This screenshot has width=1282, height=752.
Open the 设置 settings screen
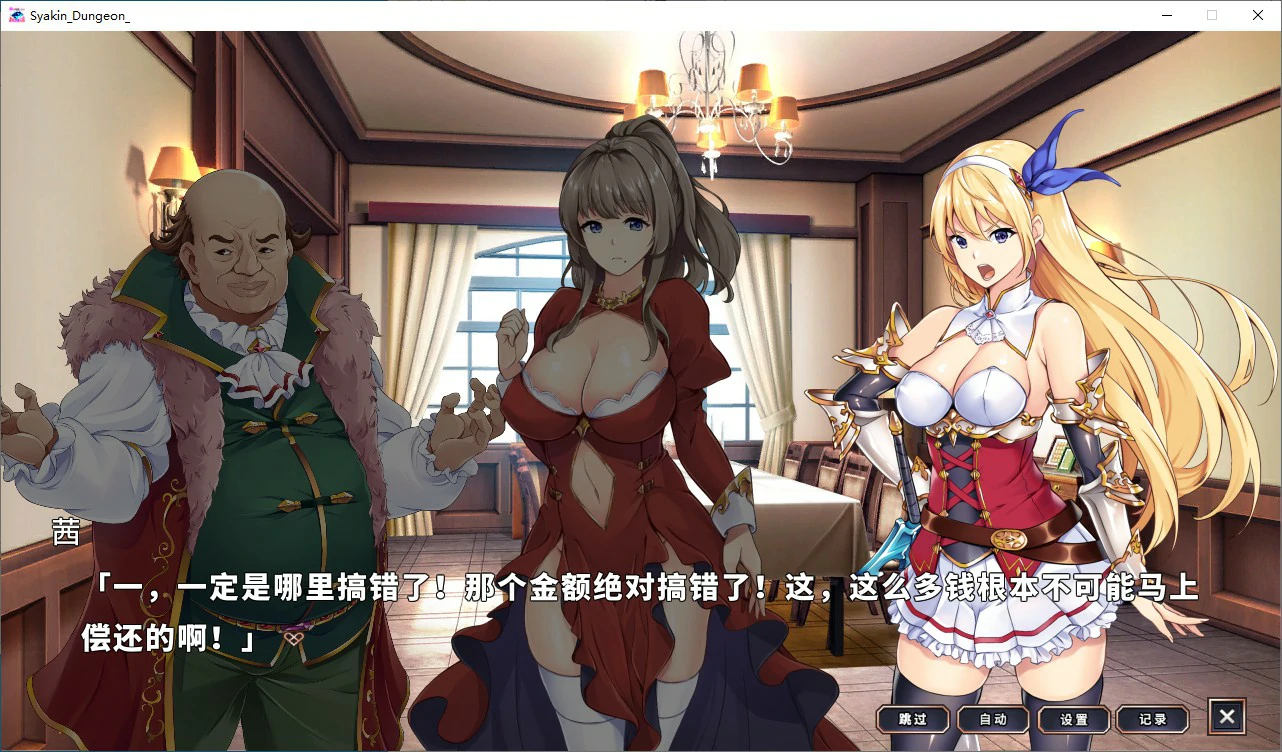click(1072, 718)
